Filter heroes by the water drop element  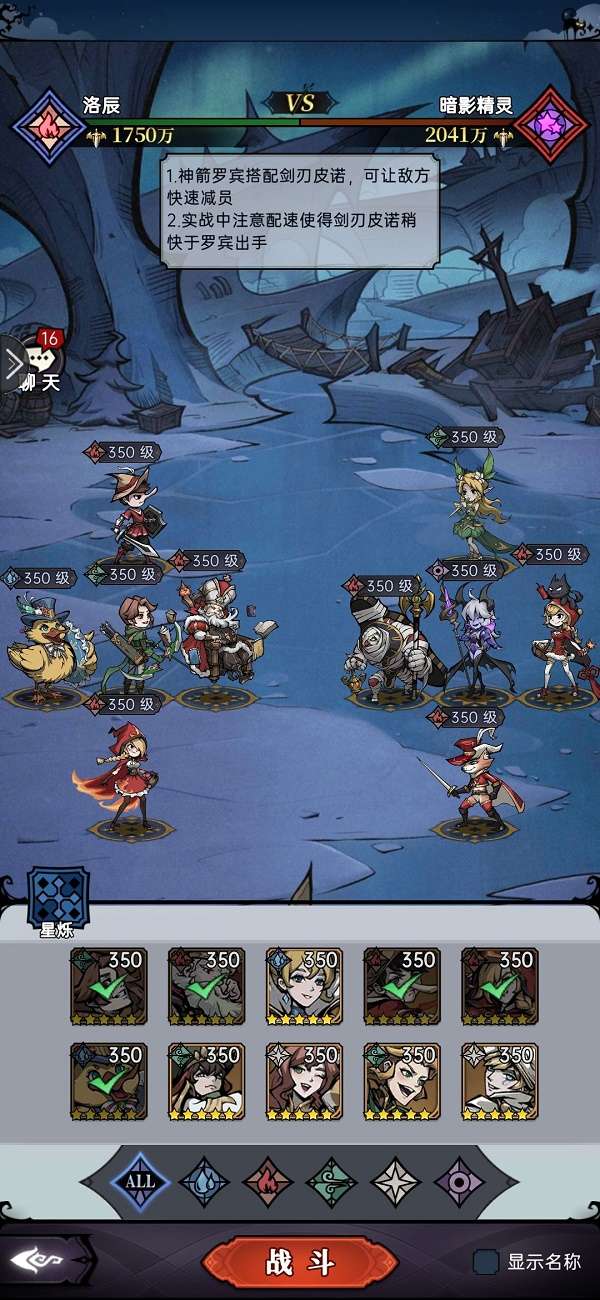point(204,1181)
